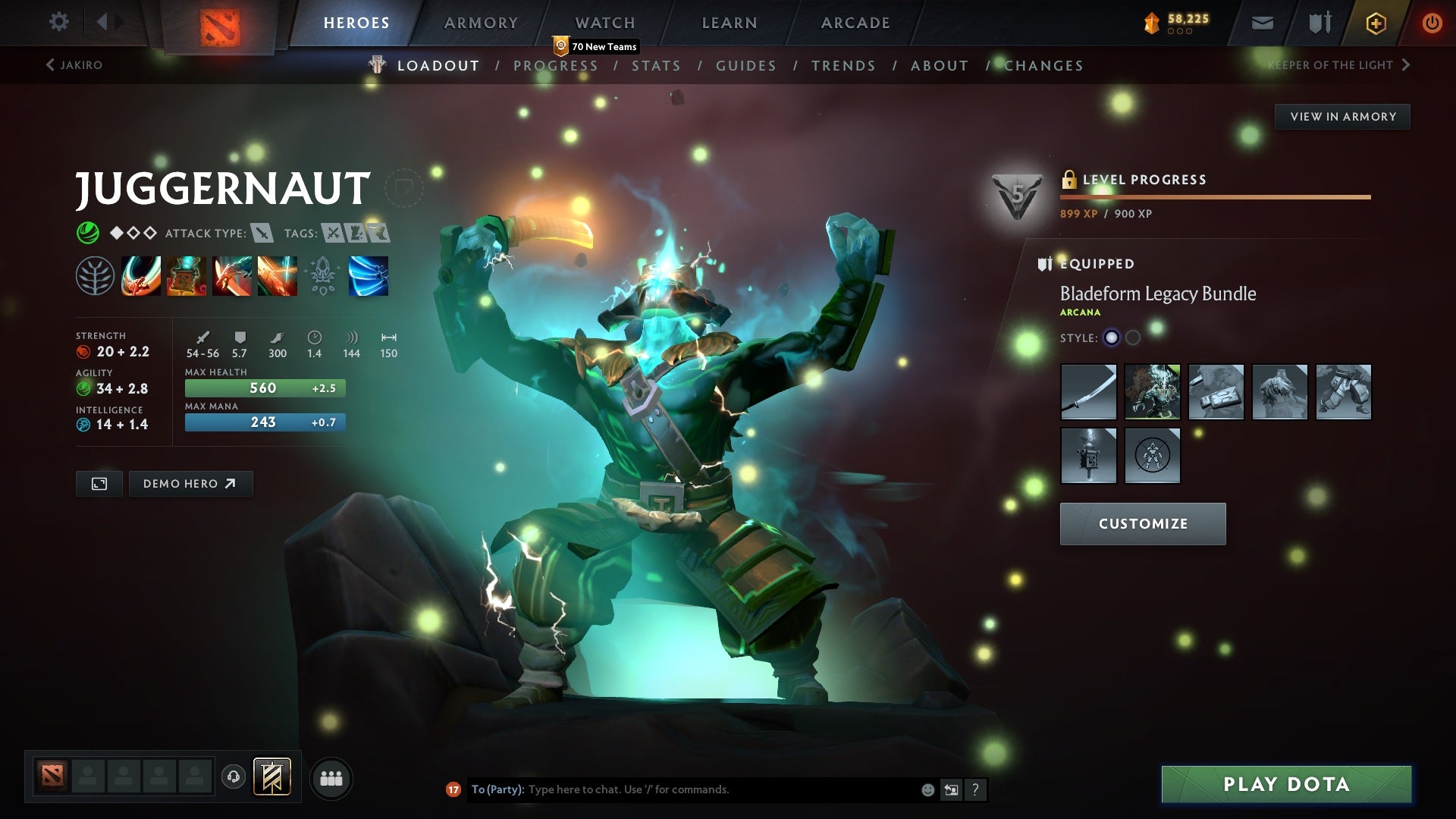Screen dimensions: 1456x819
Task: Expand Keeper of the Light hero page
Action: (1332, 65)
